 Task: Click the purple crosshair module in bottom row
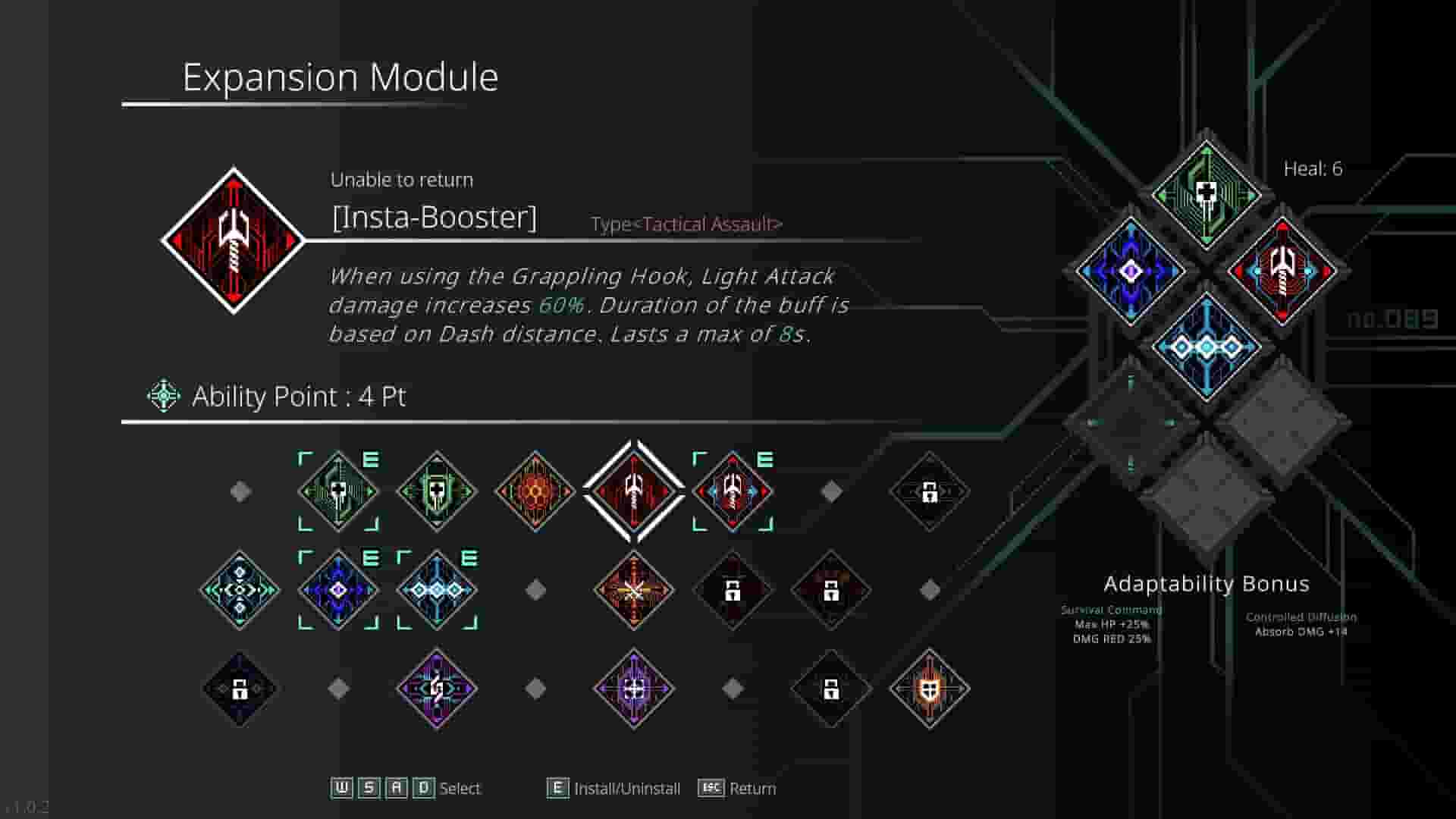pyautogui.click(x=633, y=690)
